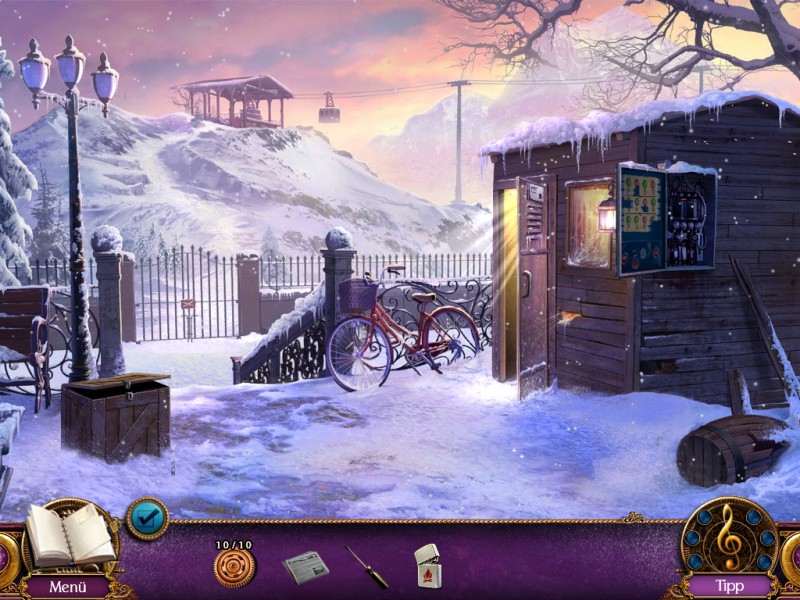This screenshot has width=800, height=600.
Task: Open the Menü button
Action: click(x=68, y=586)
